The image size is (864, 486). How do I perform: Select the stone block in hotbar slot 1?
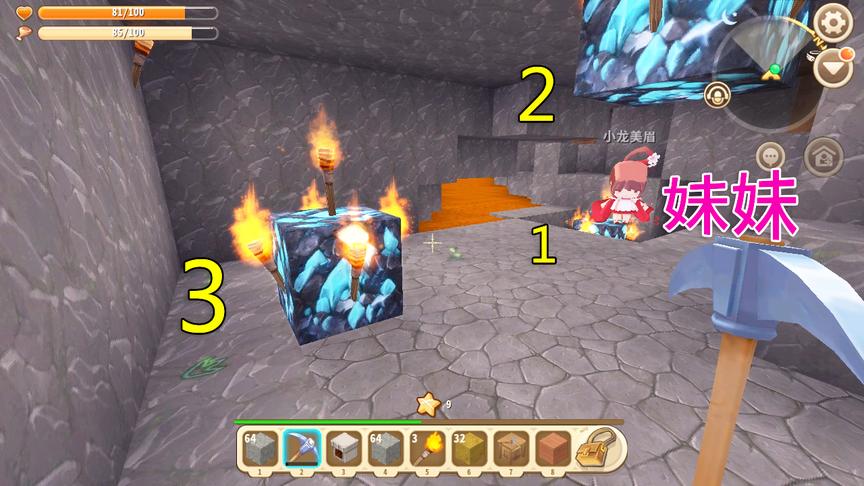tap(258, 447)
